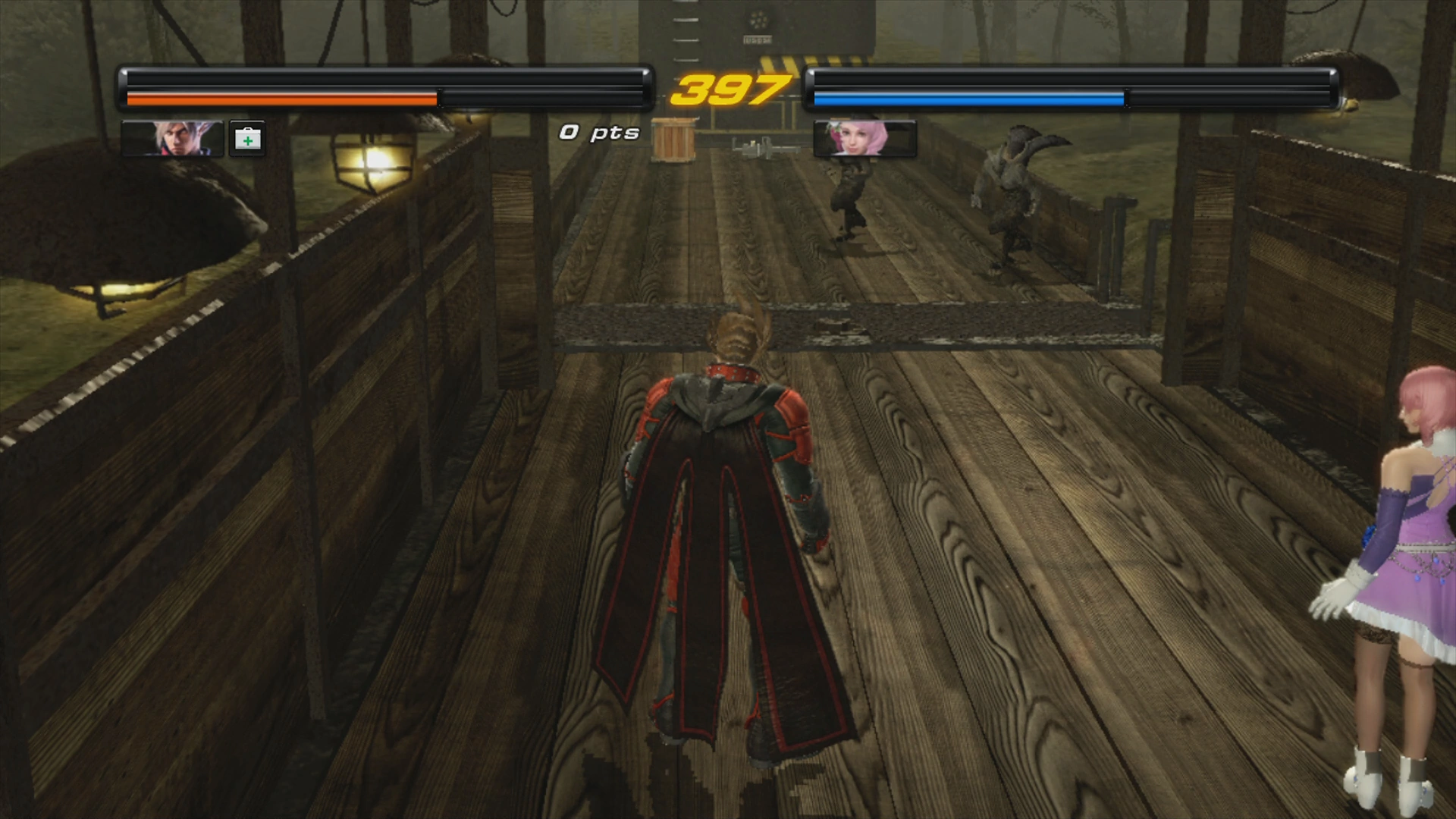Viewport: 1456px width, 819px height.
Task: Click Lars's character portrait
Action: point(182,140)
